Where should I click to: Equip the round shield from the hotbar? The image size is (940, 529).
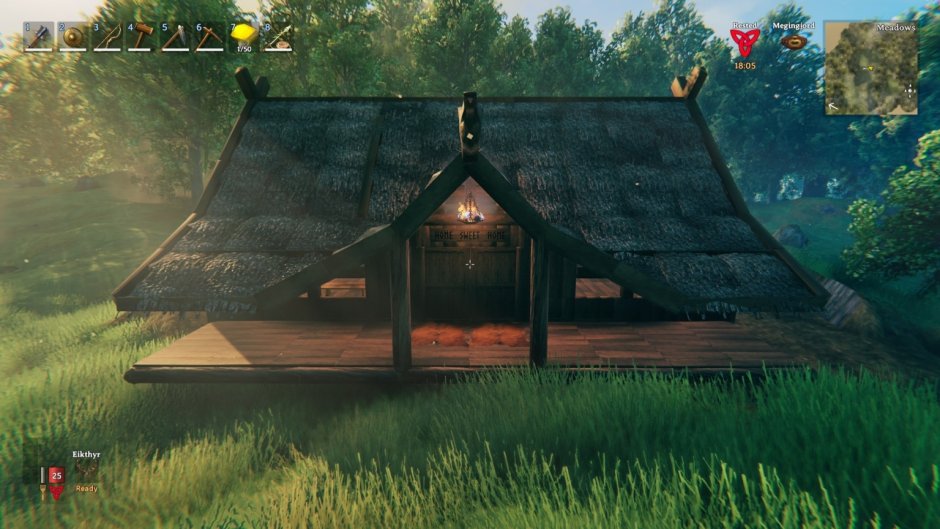coord(73,37)
